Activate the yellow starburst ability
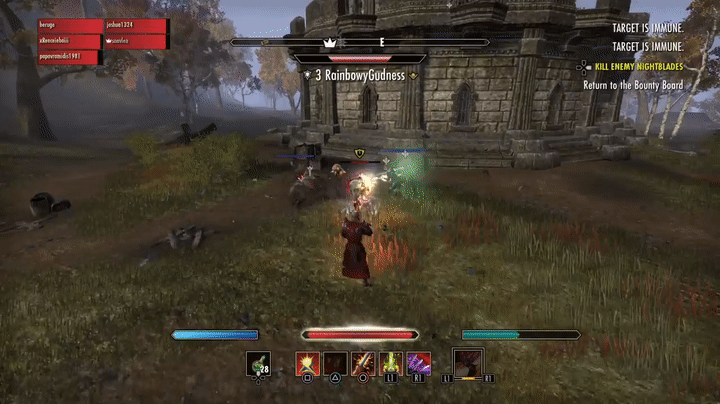720x404 pixels. (x=307, y=363)
